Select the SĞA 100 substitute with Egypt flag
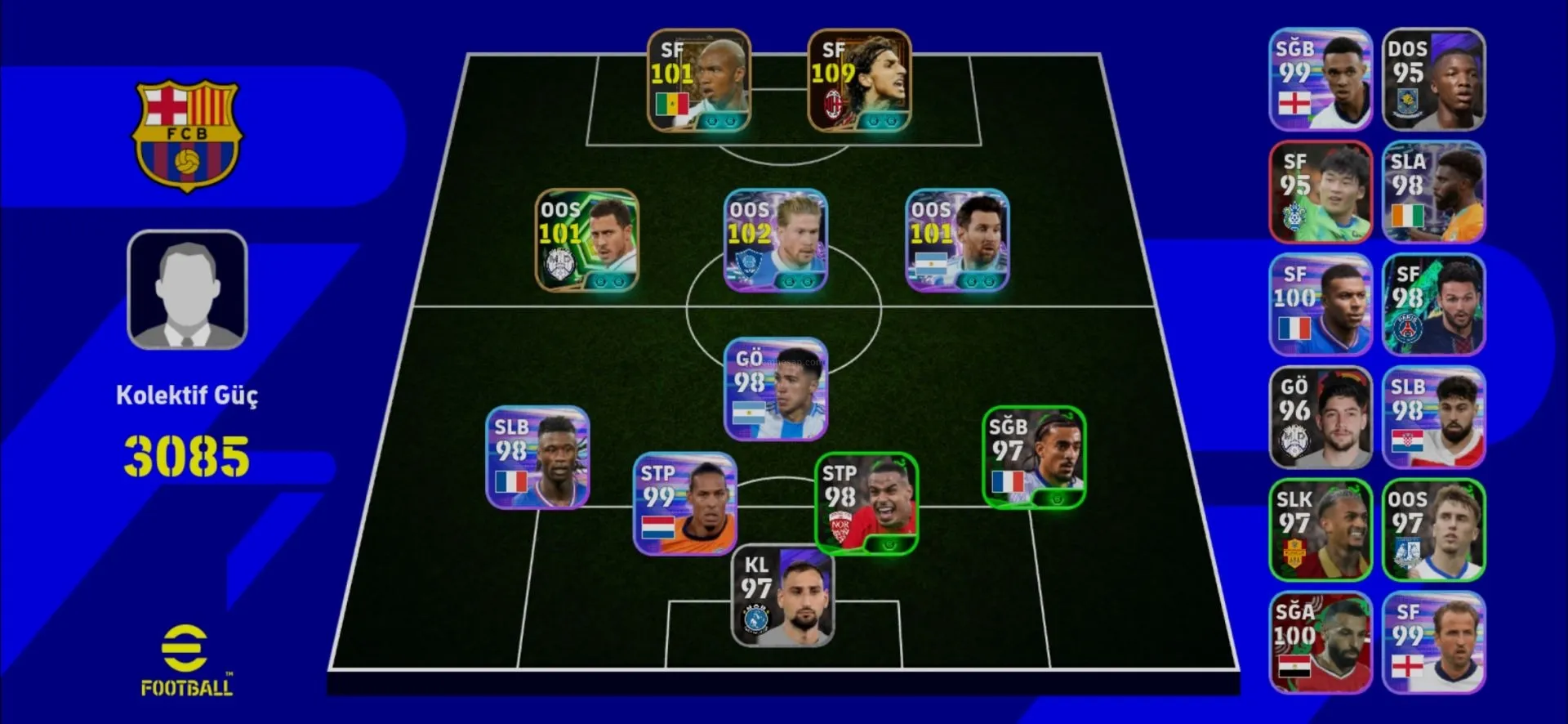Screen dimensions: 1568x724 (x=1320, y=643)
